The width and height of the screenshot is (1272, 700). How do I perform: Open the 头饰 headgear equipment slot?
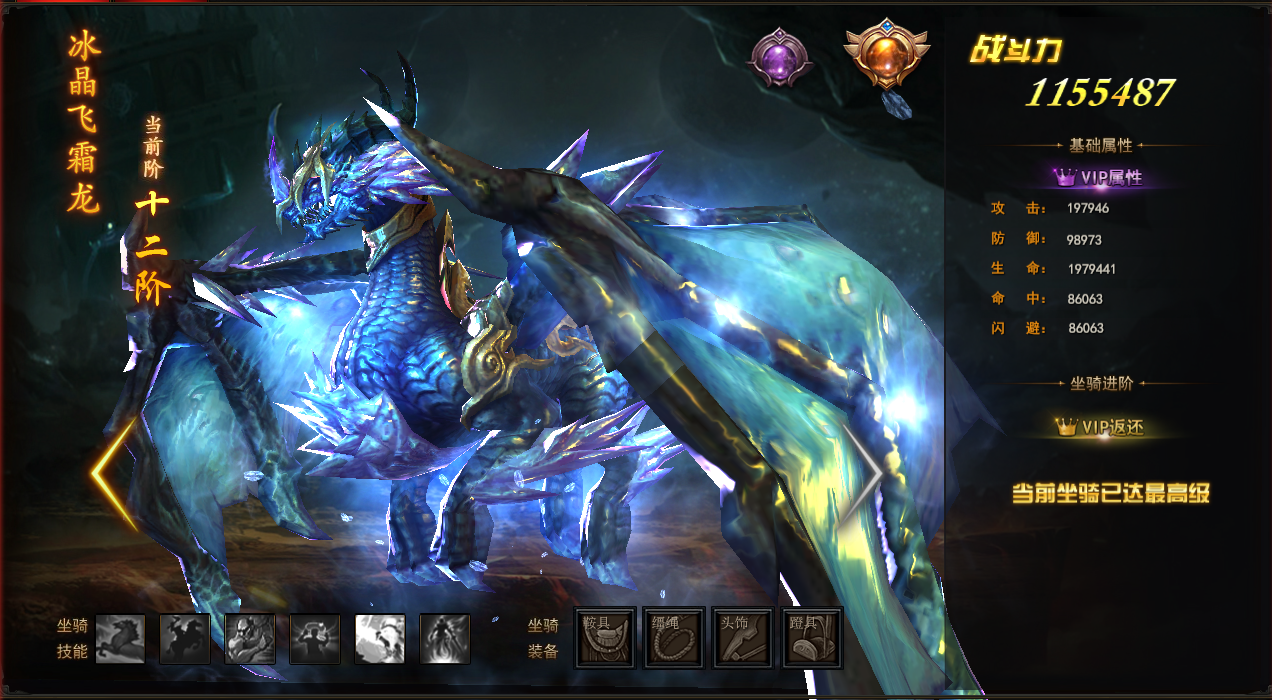pos(743,637)
